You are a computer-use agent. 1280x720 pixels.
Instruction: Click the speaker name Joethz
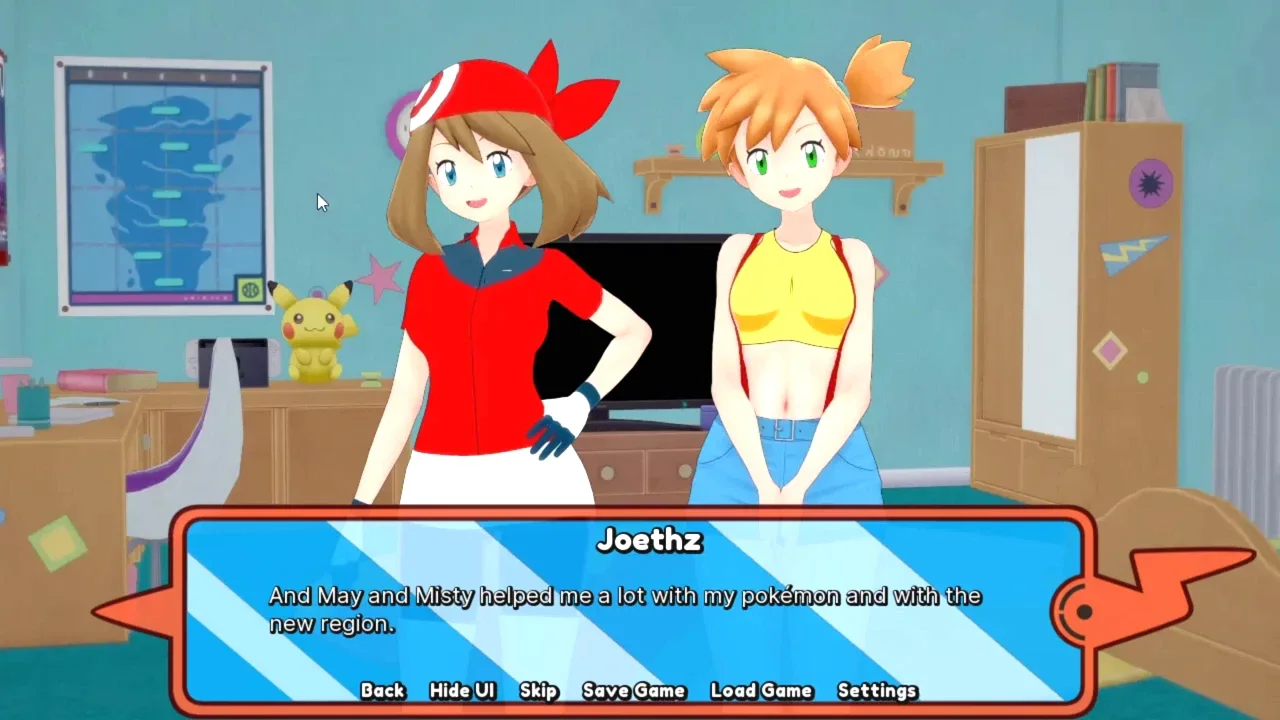tap(649, 542)
